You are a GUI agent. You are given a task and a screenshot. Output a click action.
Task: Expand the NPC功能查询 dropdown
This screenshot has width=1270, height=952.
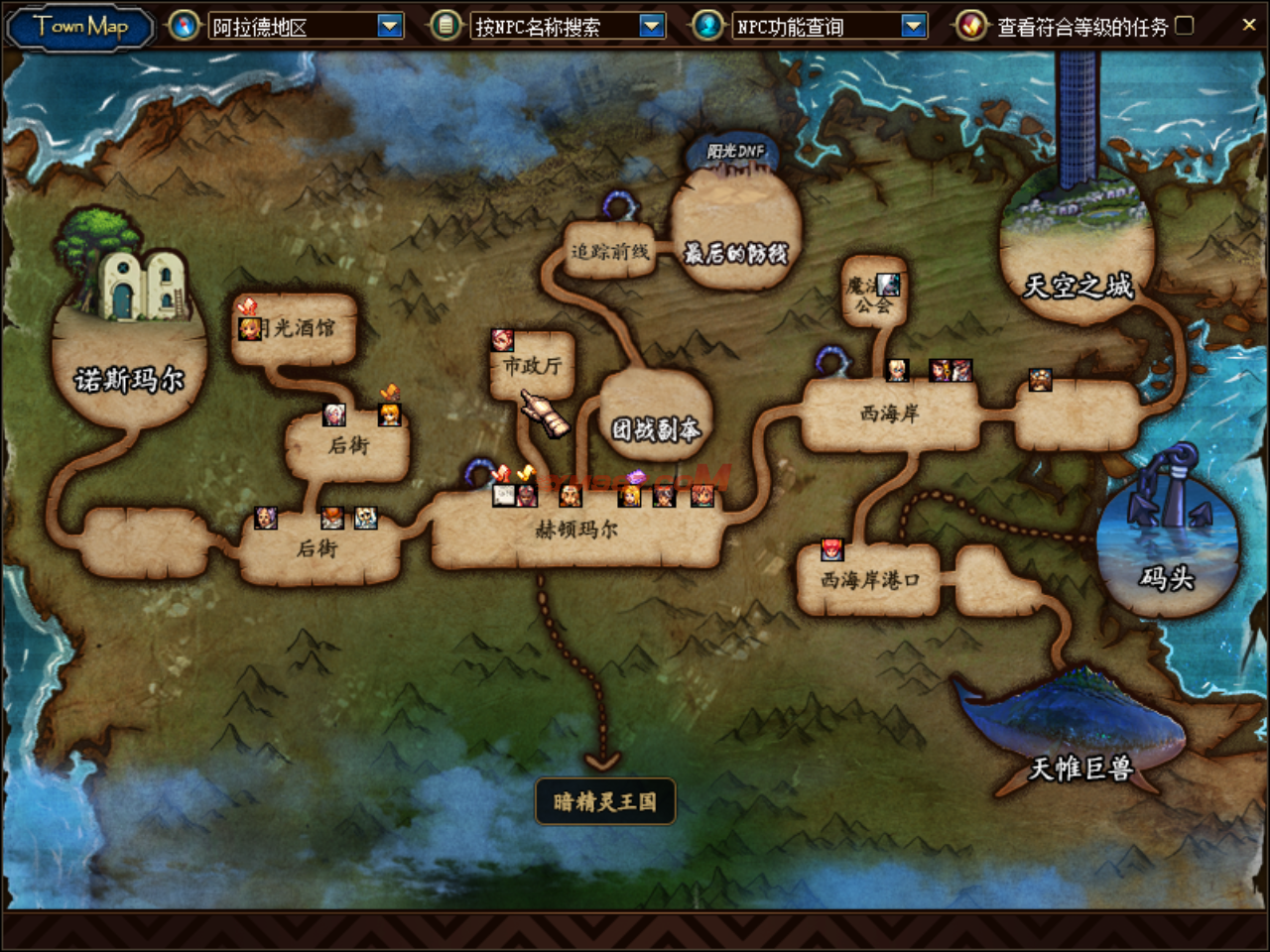pos(913,27)
